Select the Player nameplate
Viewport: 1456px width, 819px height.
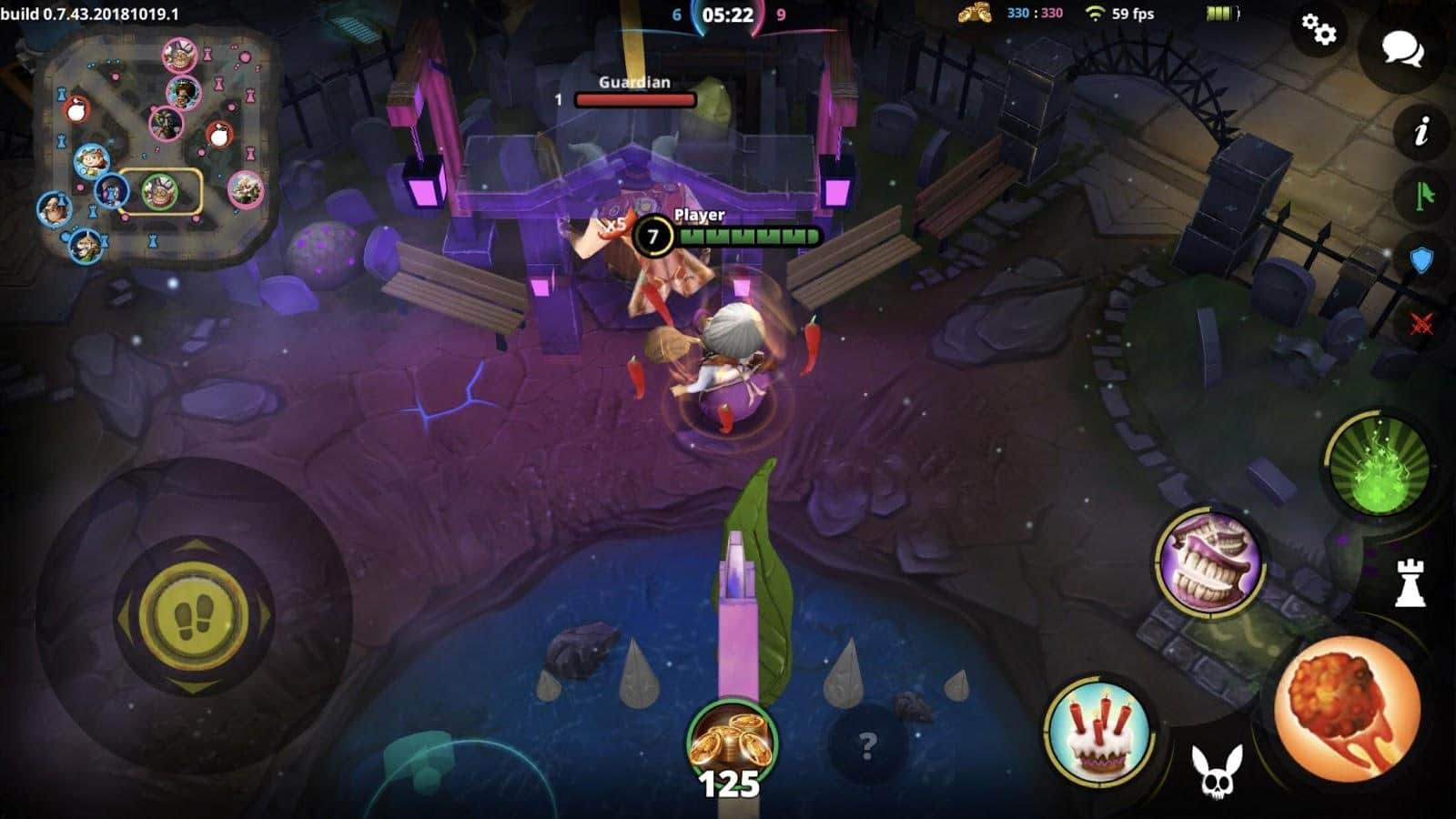(x=699, y=216)
